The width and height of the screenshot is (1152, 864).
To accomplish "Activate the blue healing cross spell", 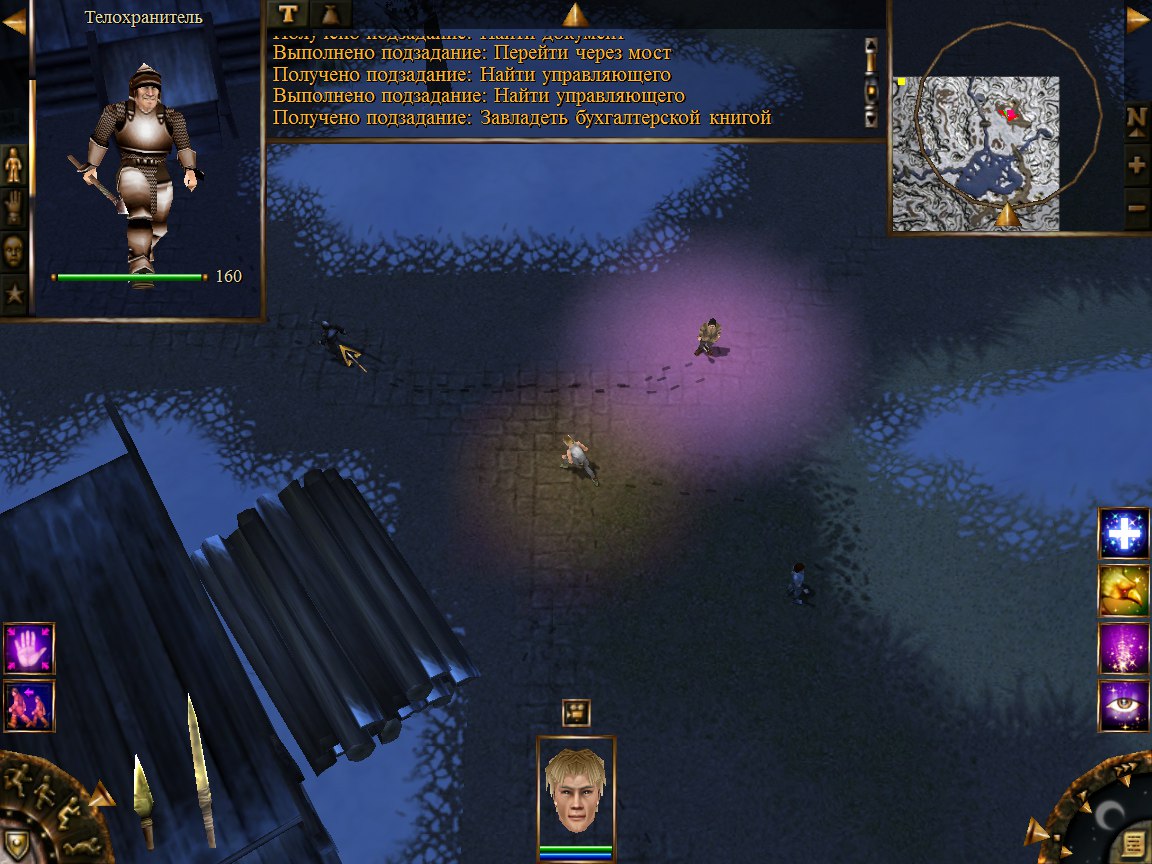I will 1124,533.
